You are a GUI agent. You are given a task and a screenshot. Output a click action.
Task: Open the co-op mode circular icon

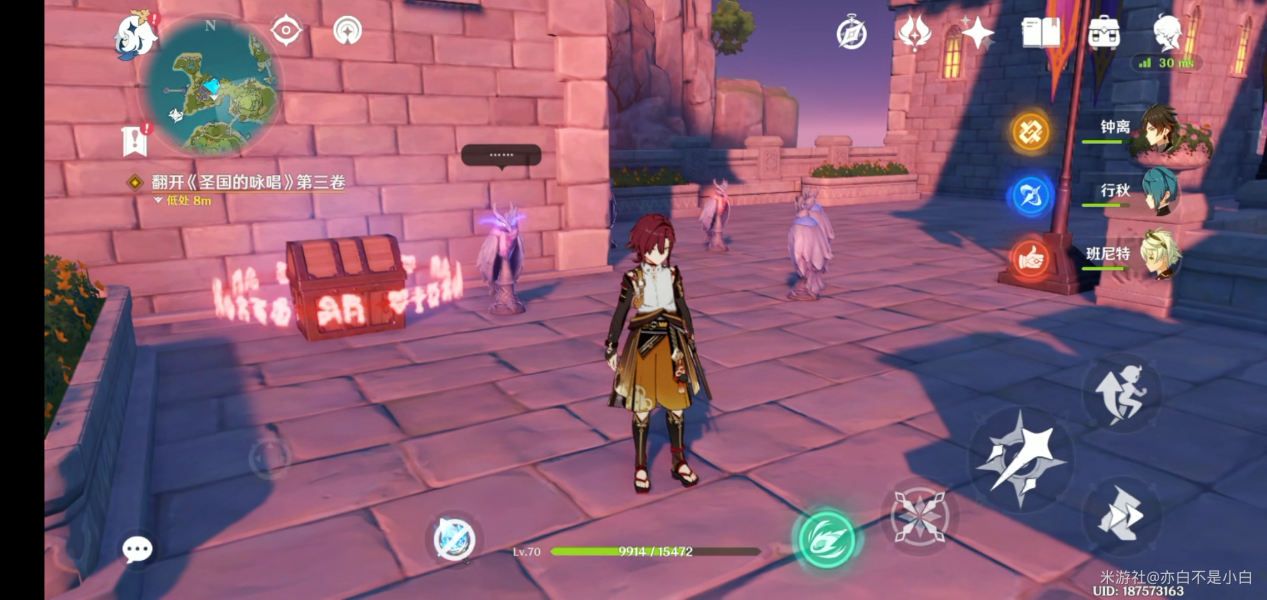point(348,31)
